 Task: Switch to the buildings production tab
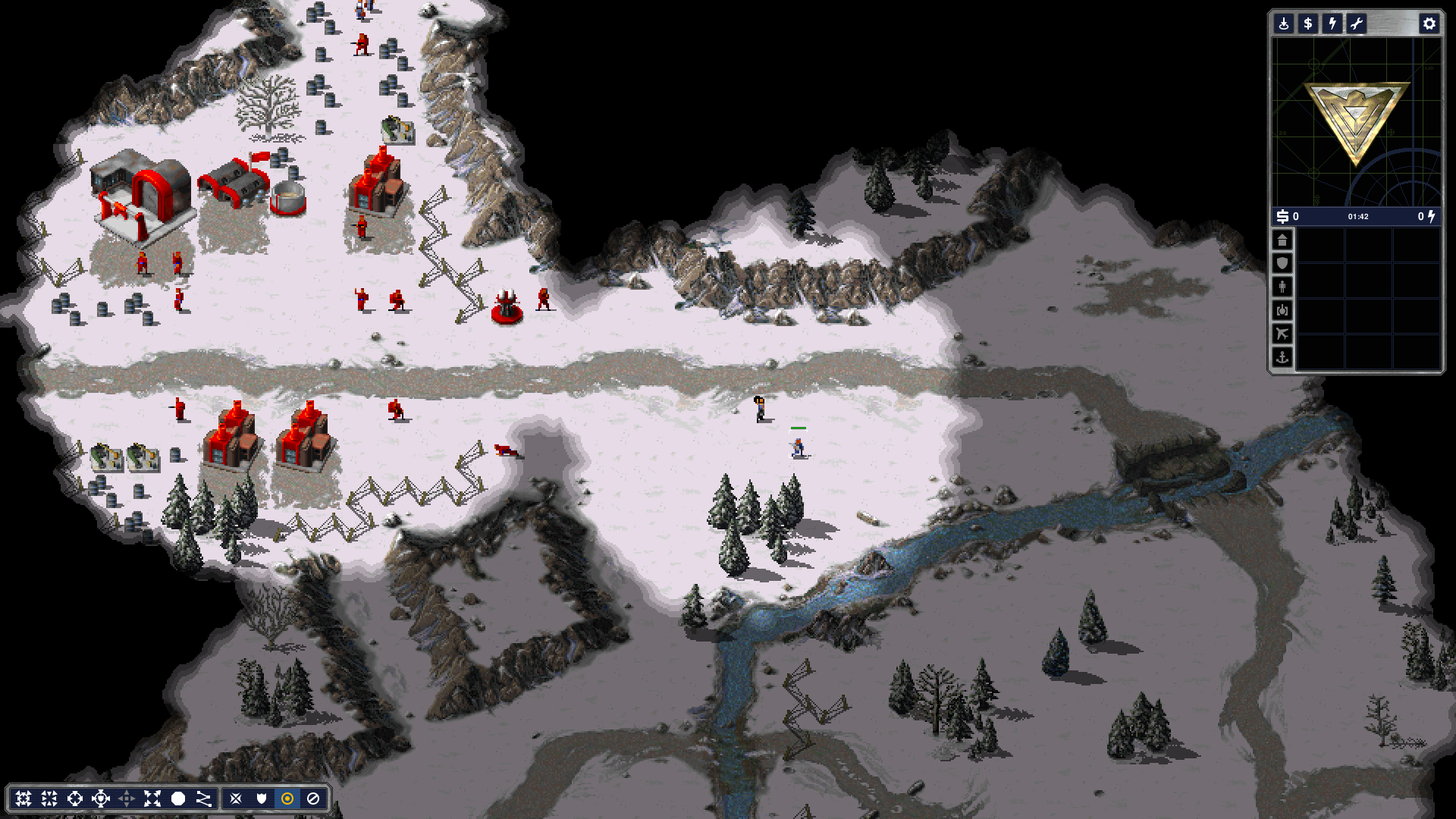[x=1282, y=240]
